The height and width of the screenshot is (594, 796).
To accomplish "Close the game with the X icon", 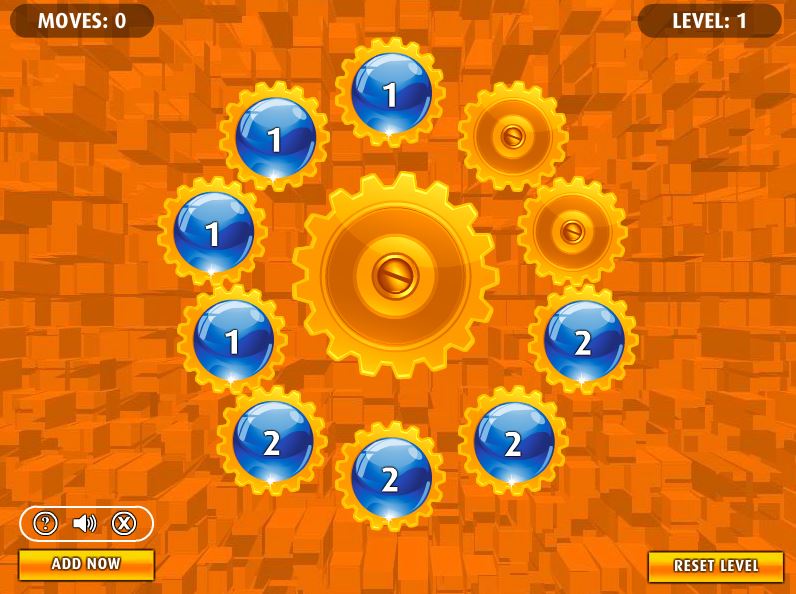I will [x=123, y=523].
